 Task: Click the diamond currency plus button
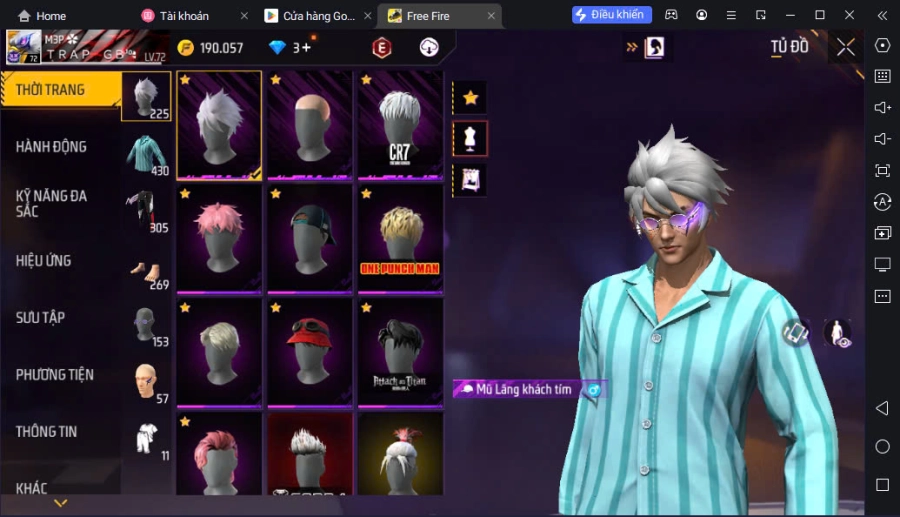click(x=306, y=47)
